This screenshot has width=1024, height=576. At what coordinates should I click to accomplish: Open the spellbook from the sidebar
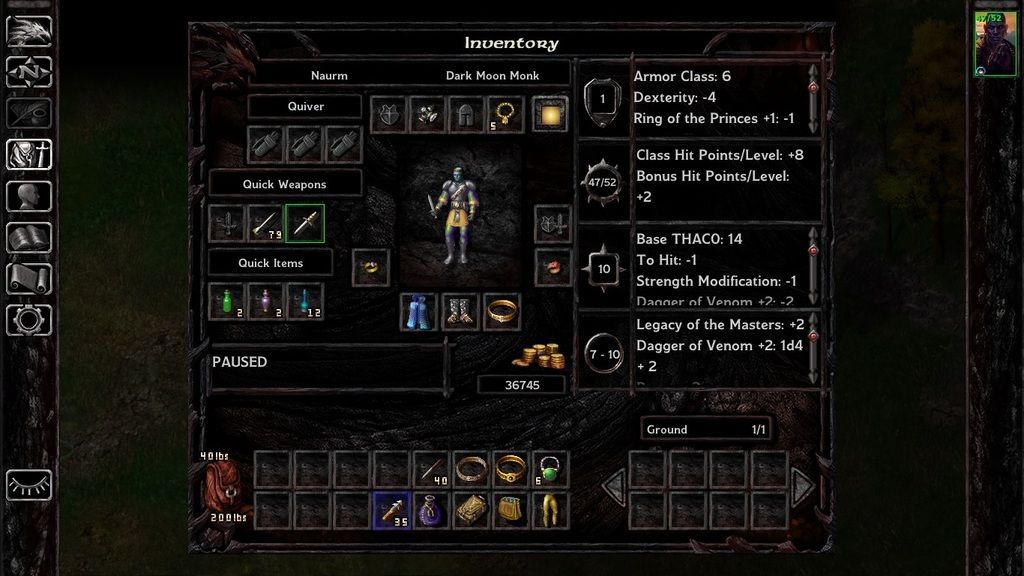click(29, 237)
